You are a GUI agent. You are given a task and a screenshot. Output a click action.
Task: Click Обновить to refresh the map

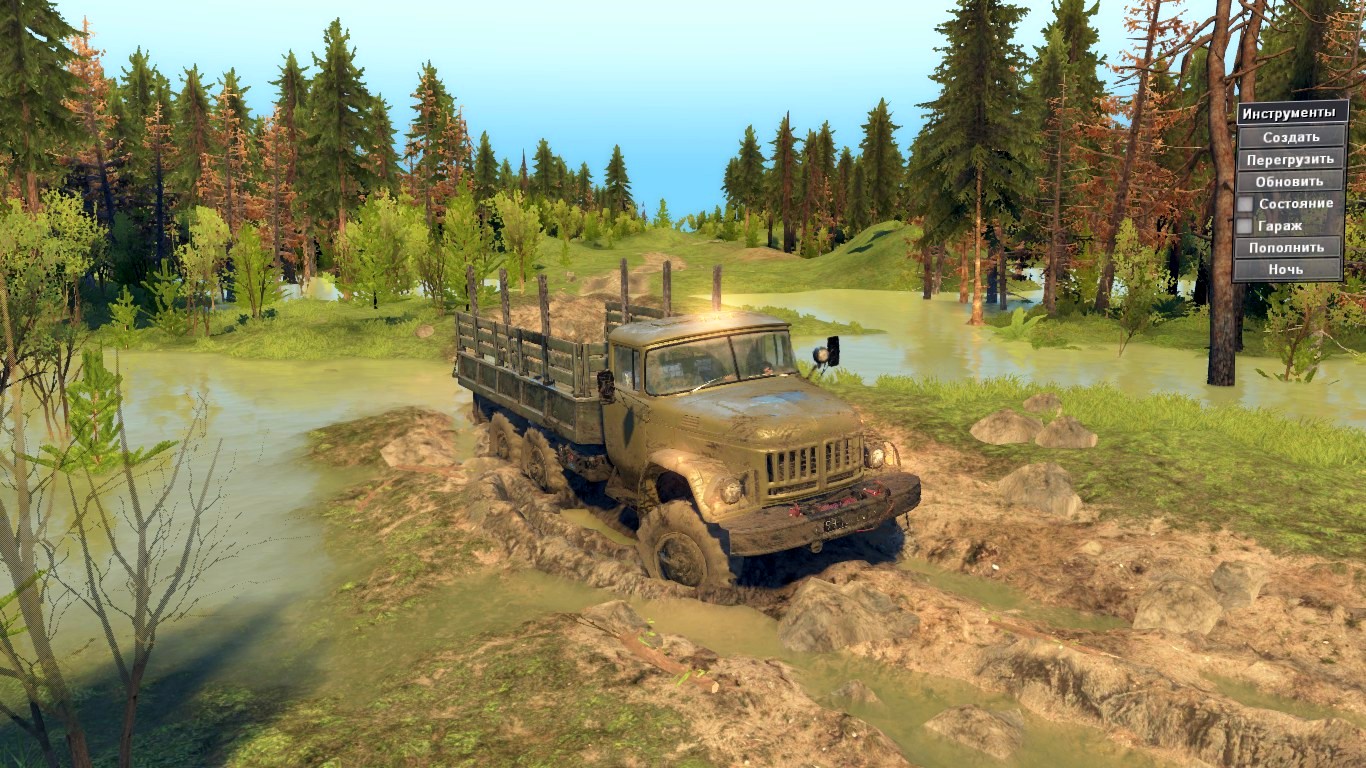pos(1288,181)
